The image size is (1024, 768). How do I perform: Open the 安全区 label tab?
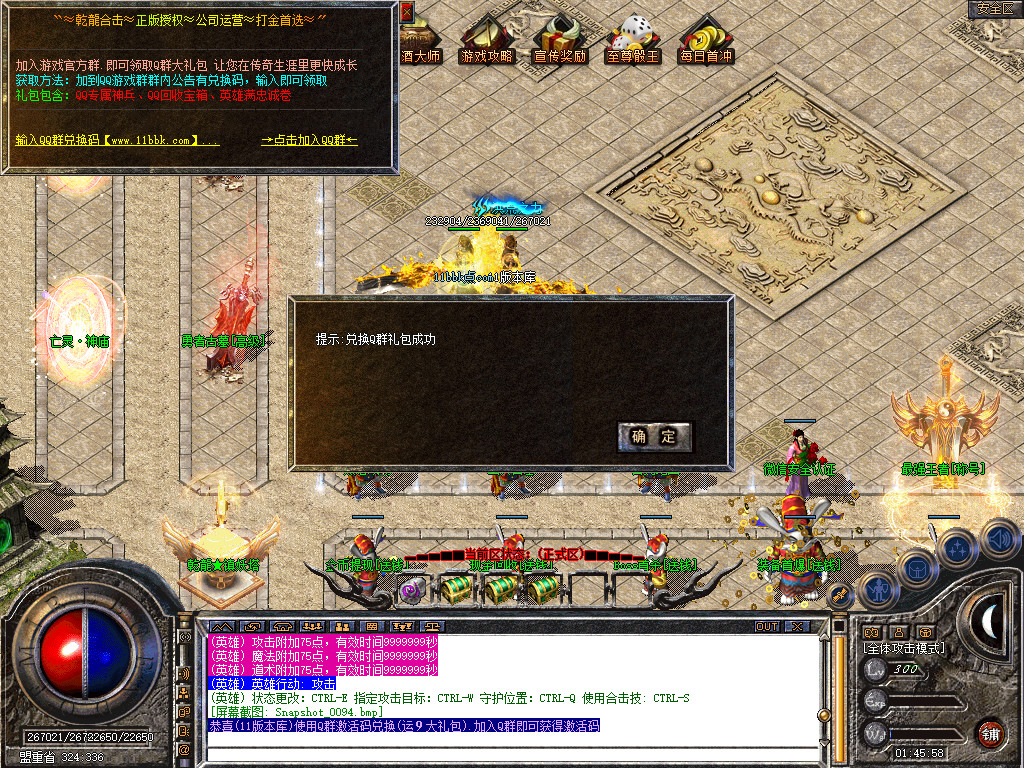pyautogui.click(x=995, y=9)
